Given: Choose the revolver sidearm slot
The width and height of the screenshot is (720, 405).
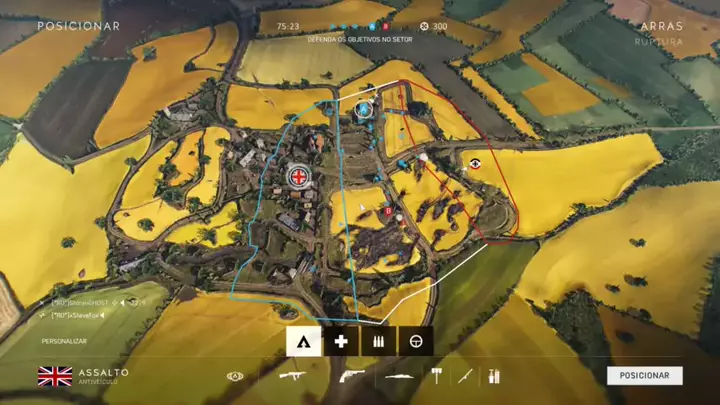Looking at the screenshot, I should click(x=348, y=376).
